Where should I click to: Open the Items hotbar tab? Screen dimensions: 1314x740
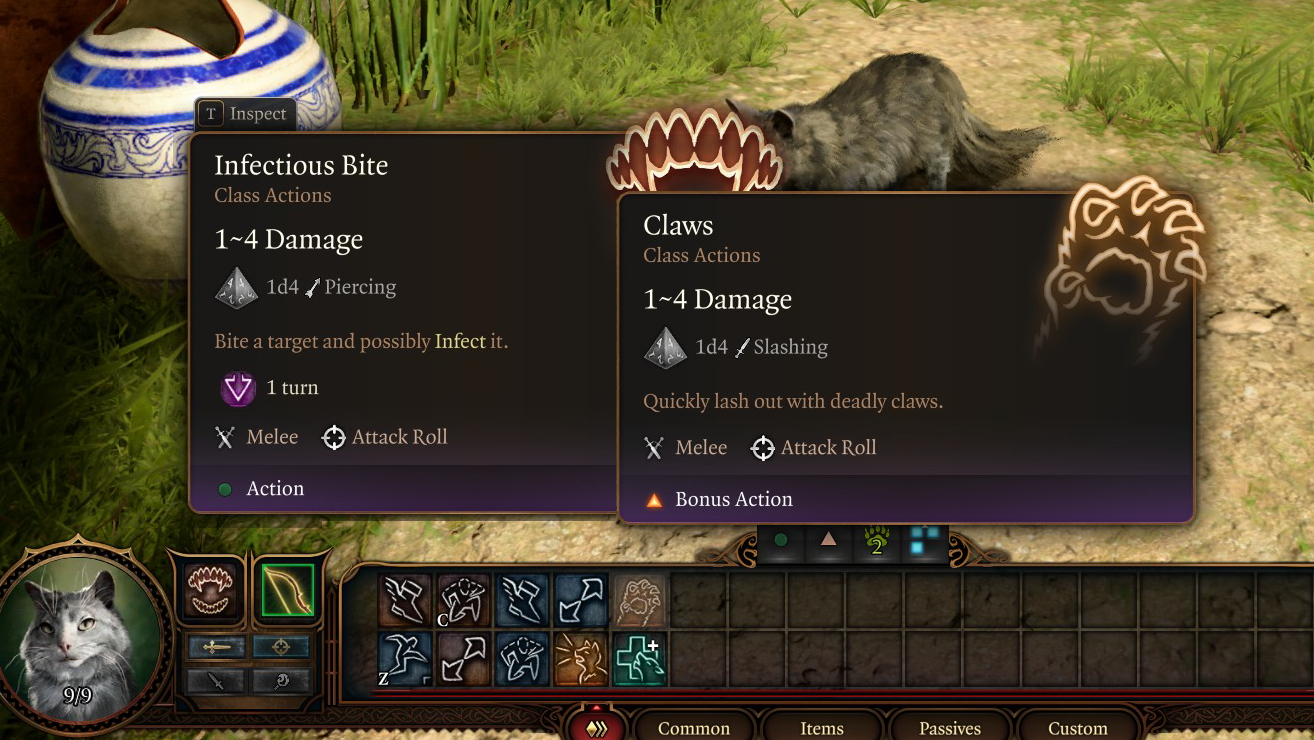822,728
